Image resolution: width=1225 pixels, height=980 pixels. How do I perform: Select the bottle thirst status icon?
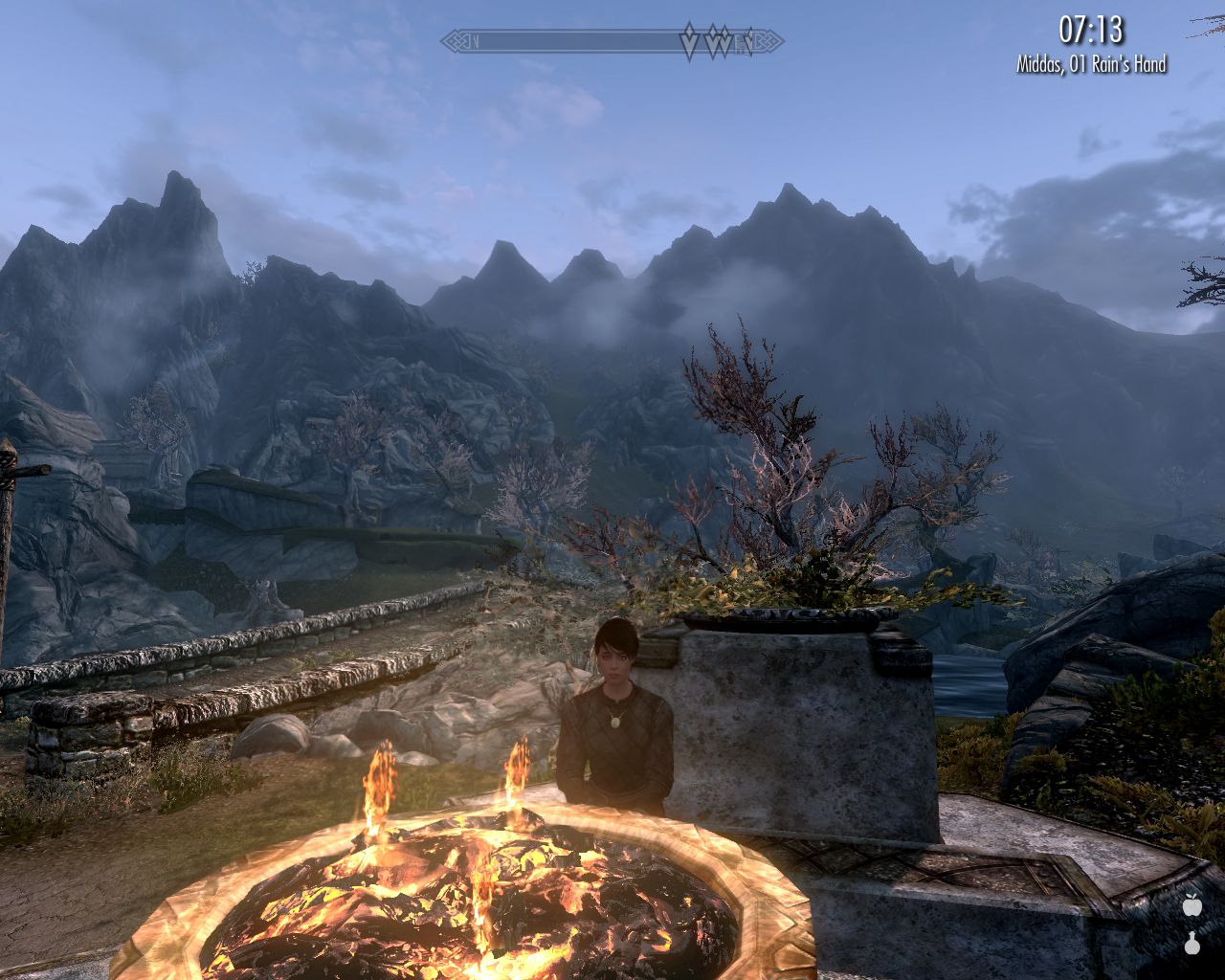[1192, 942]
